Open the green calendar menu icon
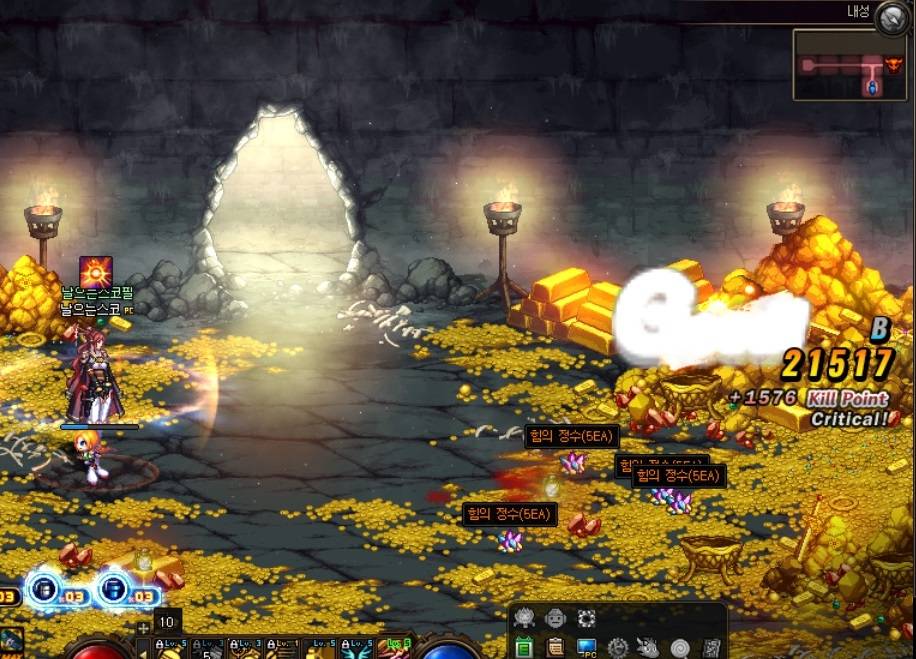 pos(523,648)
